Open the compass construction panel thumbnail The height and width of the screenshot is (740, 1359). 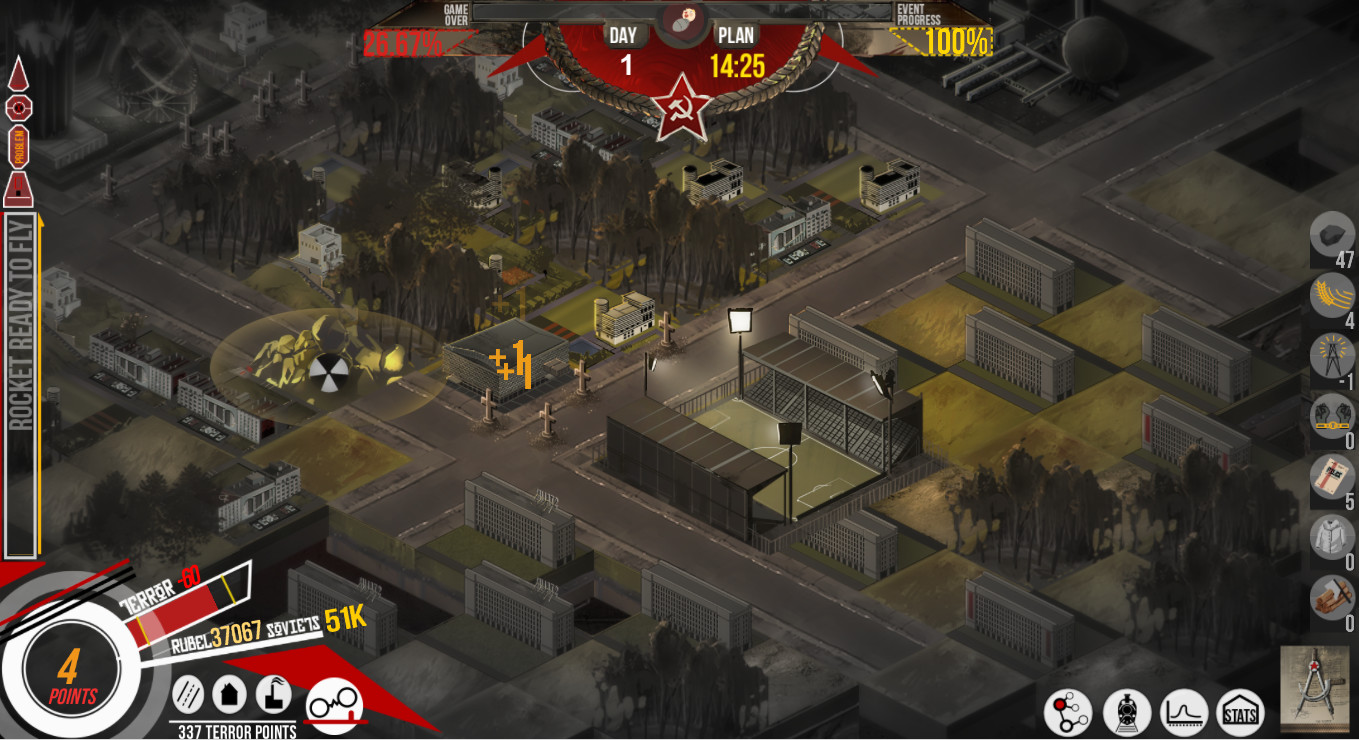pyautogui.click(x=1314, y=690)
